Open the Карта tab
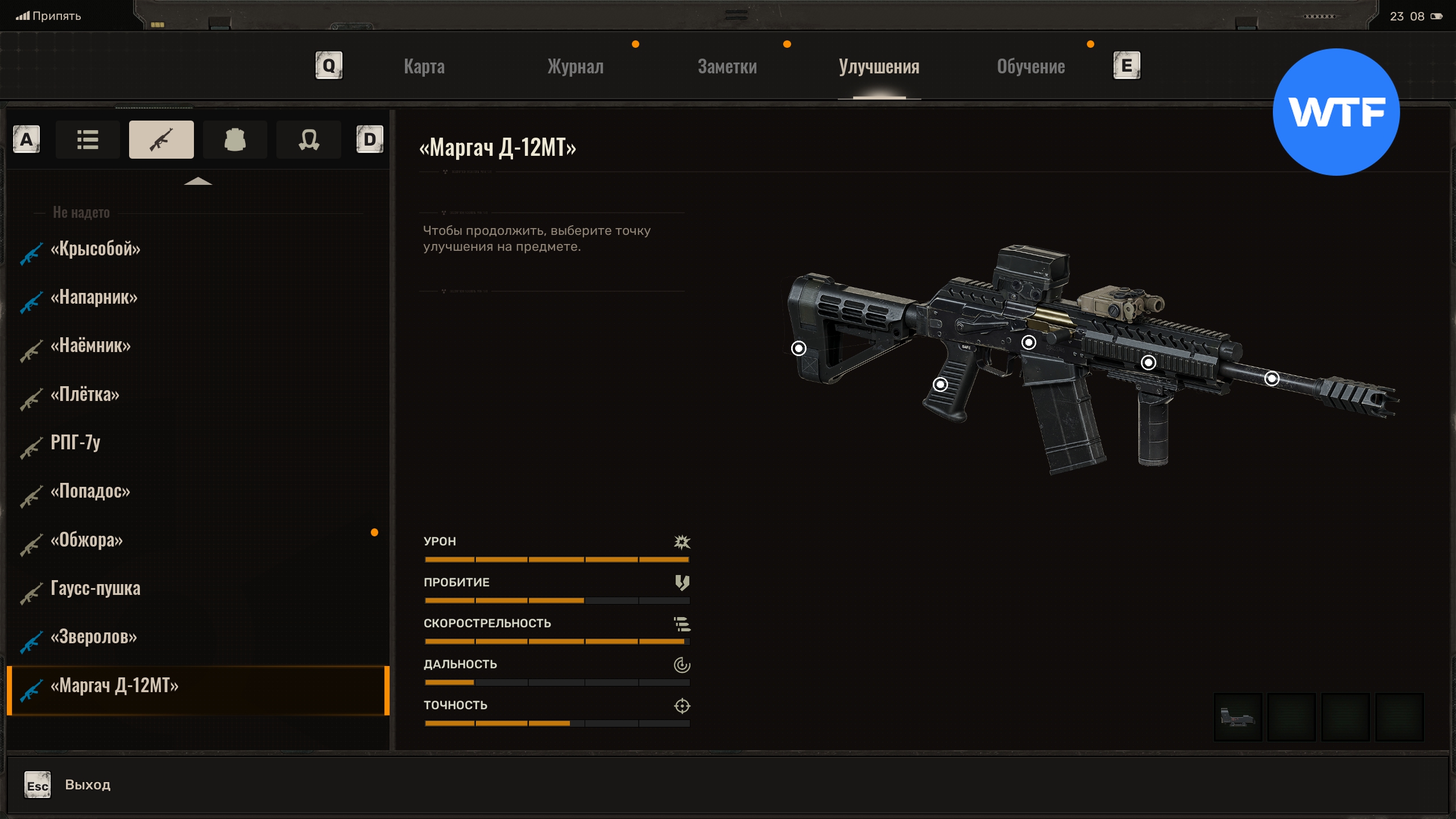Screen dimensions: 1456x819 (x=424, y=67)
